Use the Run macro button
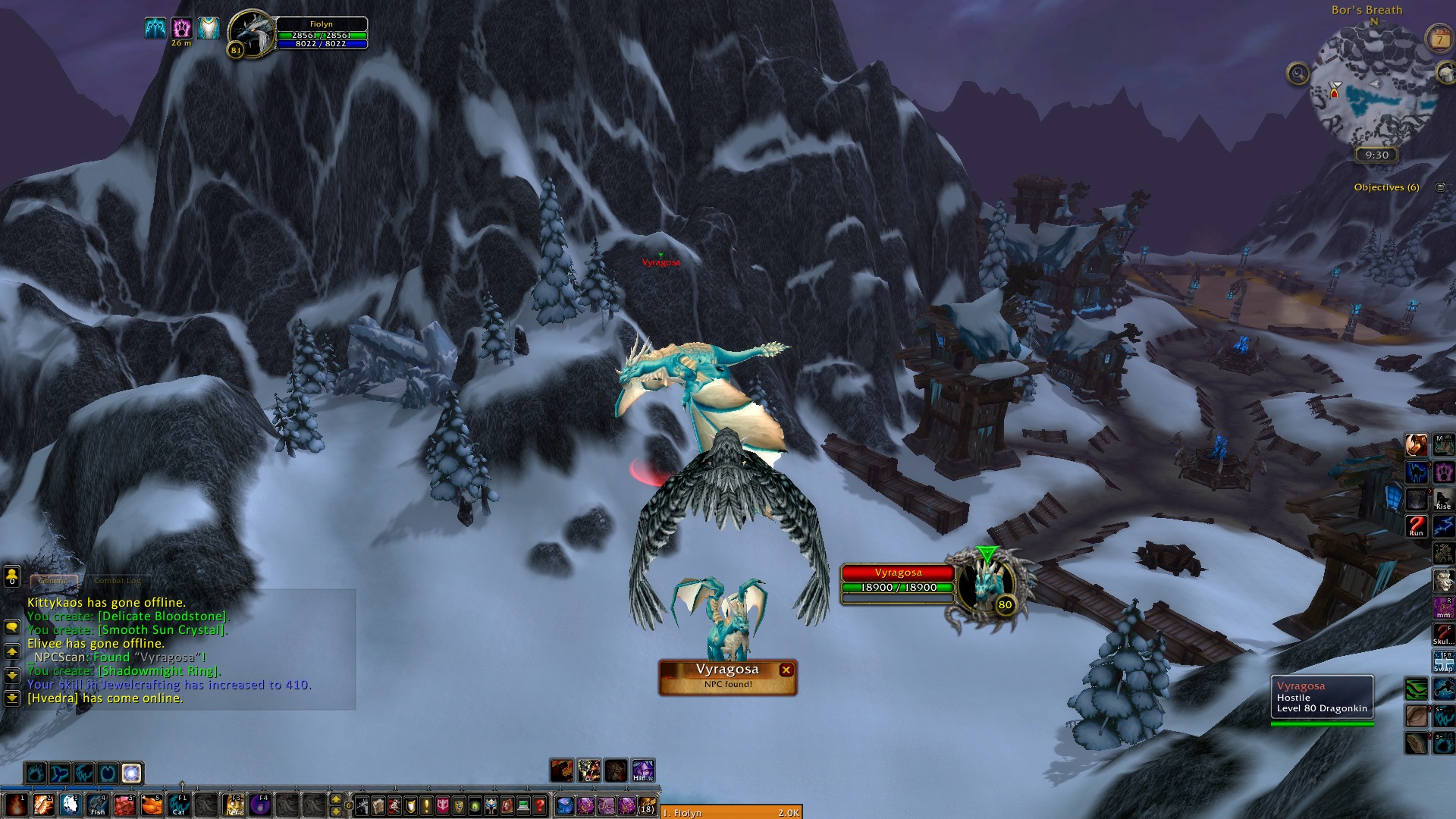Viewport: 1456px width, 819px height. 1417,525
